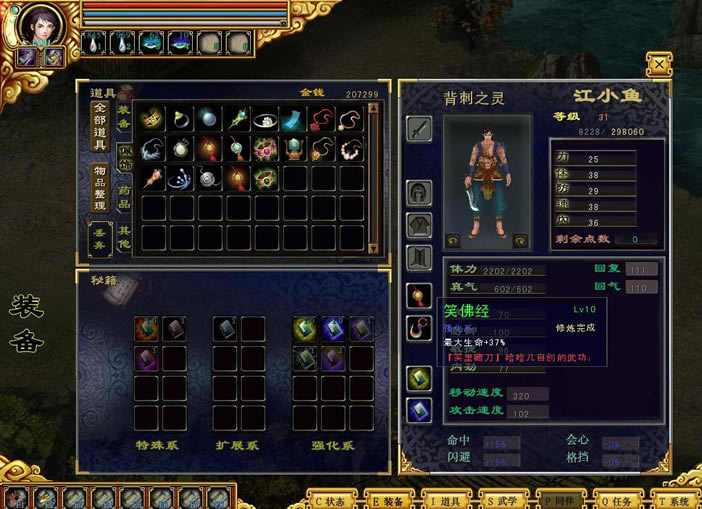
Task: Click the helmet equipment slot
Action: coord(419,192)
